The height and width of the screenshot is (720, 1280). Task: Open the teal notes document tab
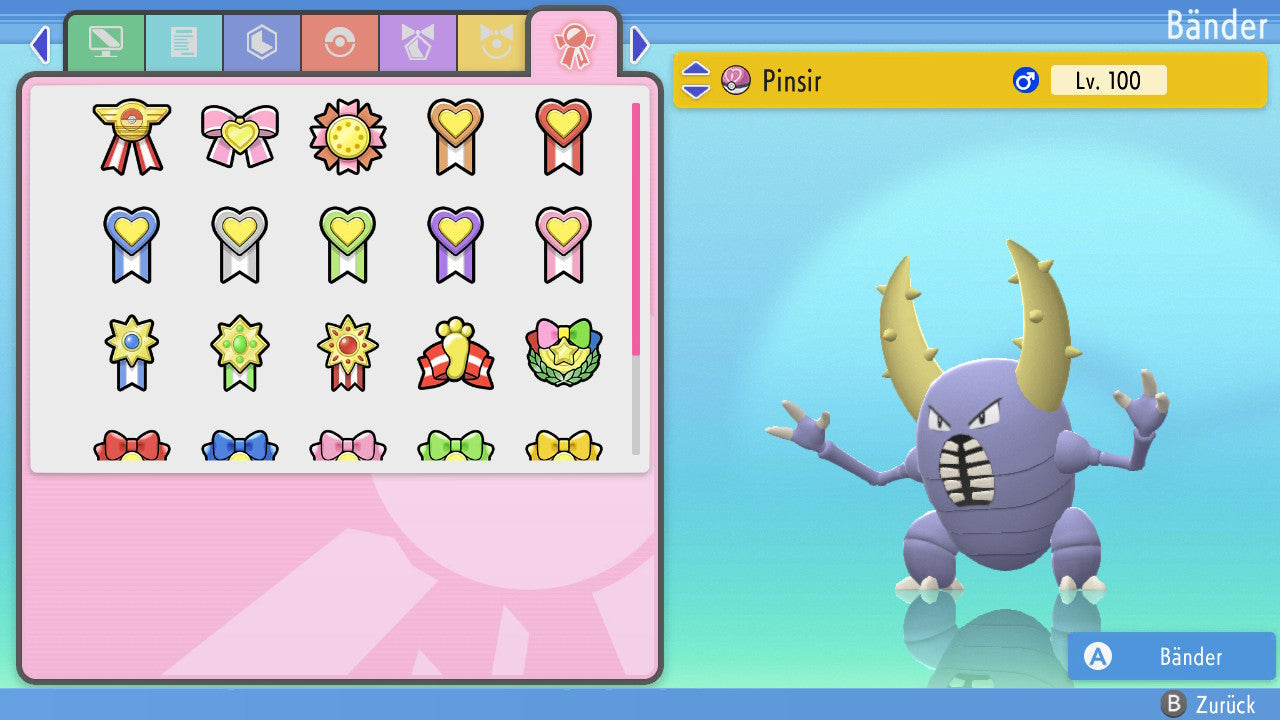183,43
